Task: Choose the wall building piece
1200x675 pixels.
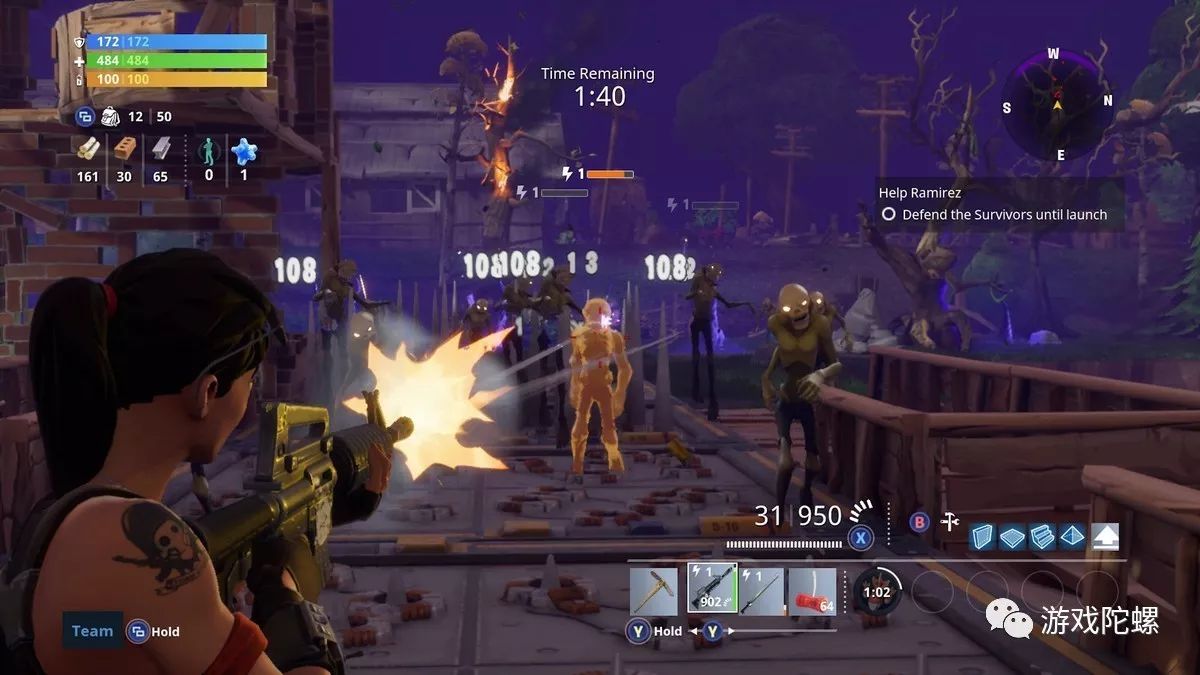Action: [982, 537]
